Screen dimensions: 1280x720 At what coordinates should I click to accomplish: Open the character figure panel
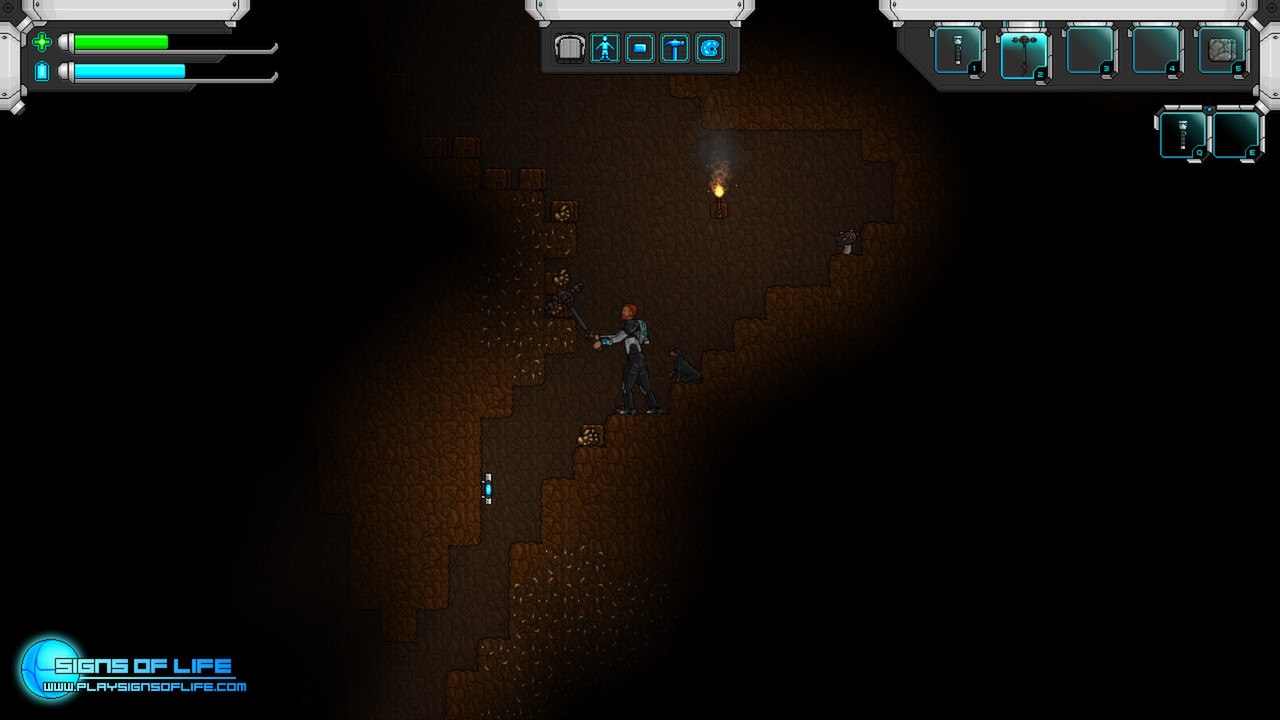[604, 48]
